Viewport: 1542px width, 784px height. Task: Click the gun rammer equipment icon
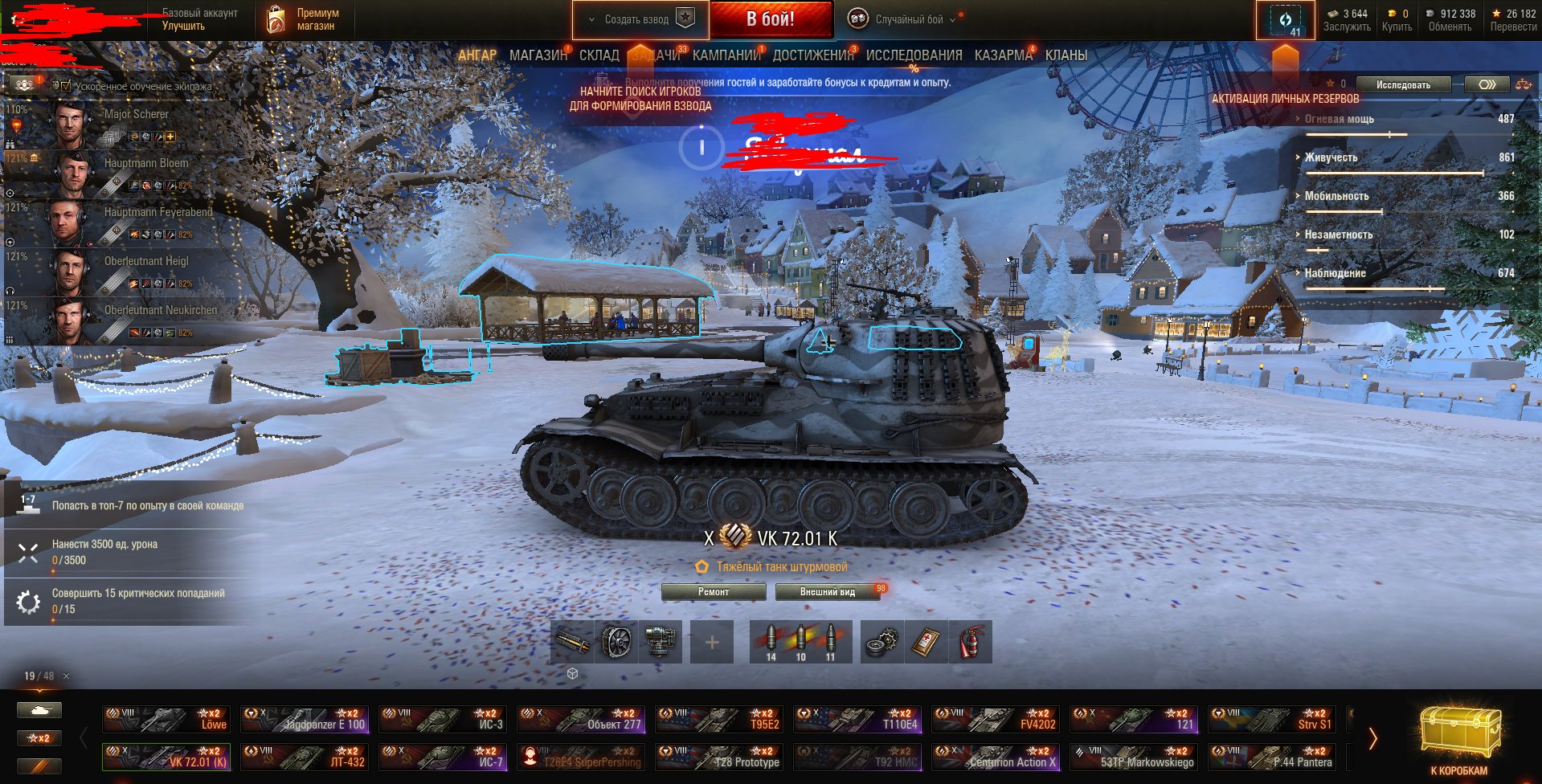click(x=573, y=642)
